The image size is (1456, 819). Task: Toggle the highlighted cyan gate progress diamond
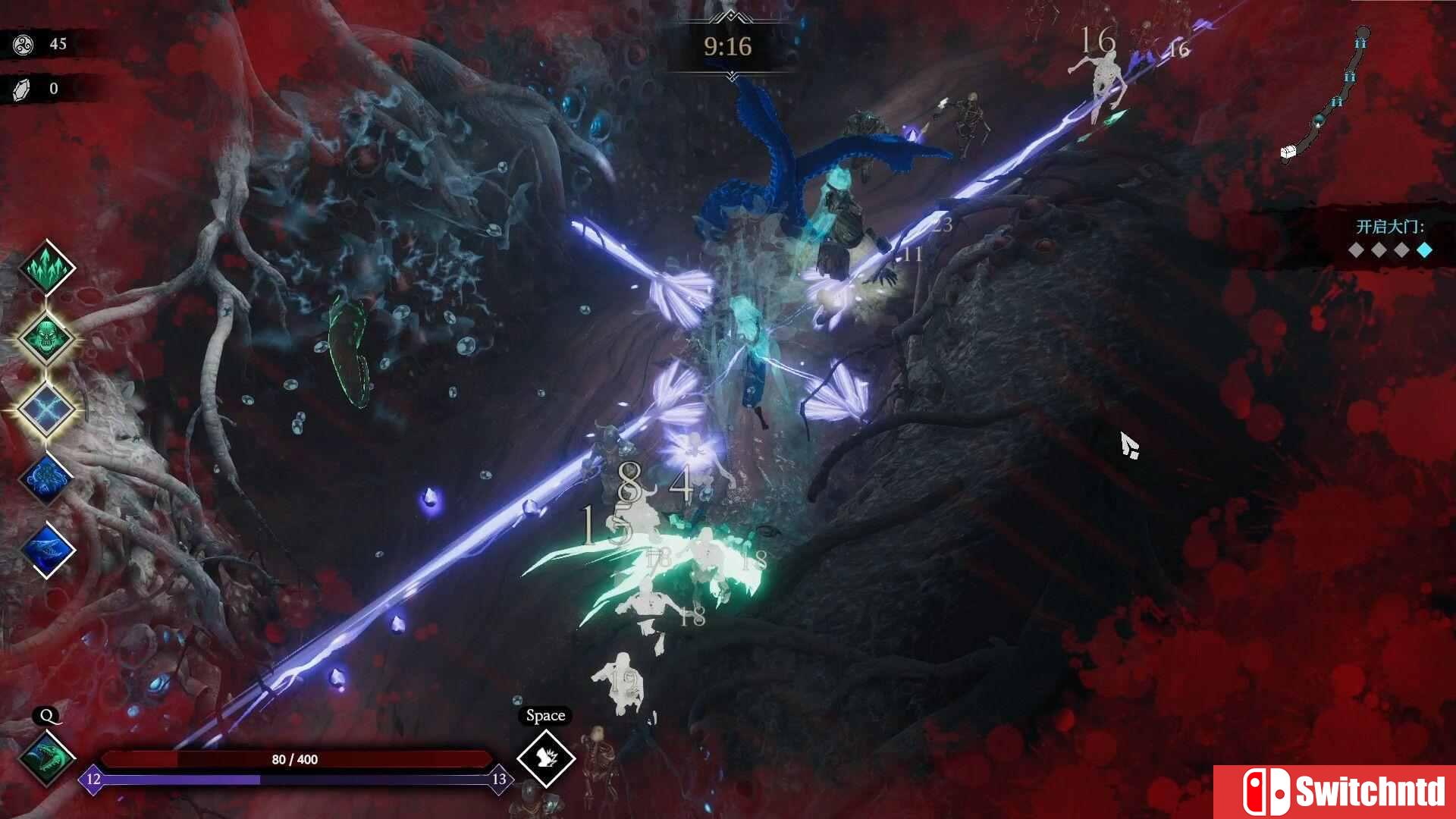[1425, 250]
